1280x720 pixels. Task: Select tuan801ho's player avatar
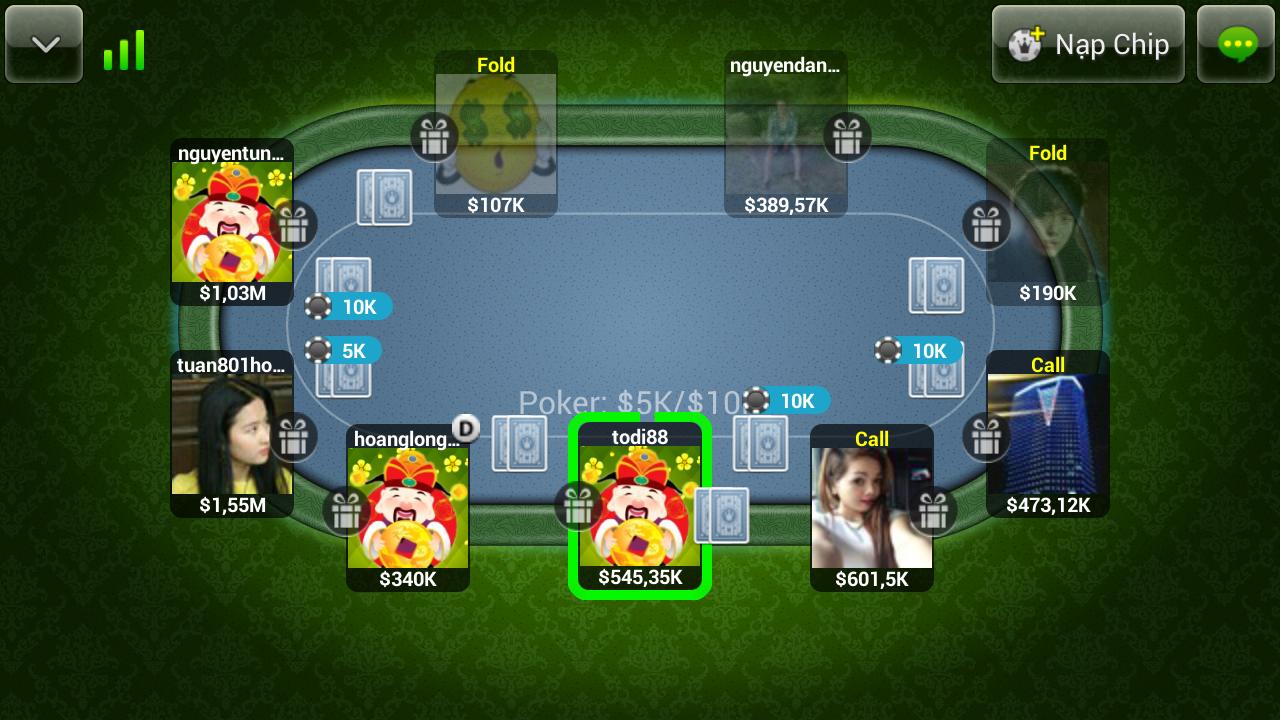click(x=232, y=434)
